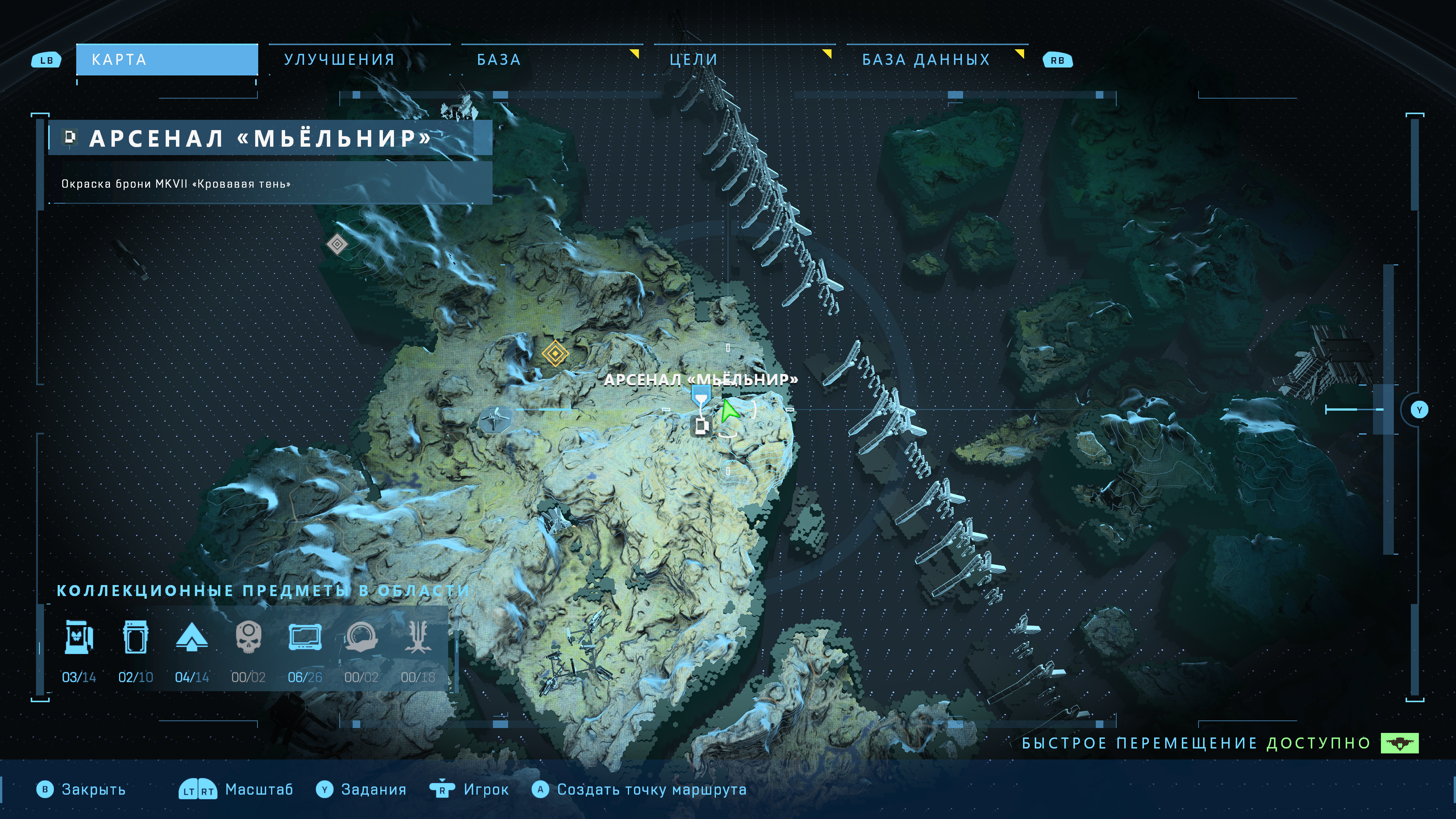1456x819 pixels.
Task: Select the canister collectible icon showing 02/10
Action: 135,637
